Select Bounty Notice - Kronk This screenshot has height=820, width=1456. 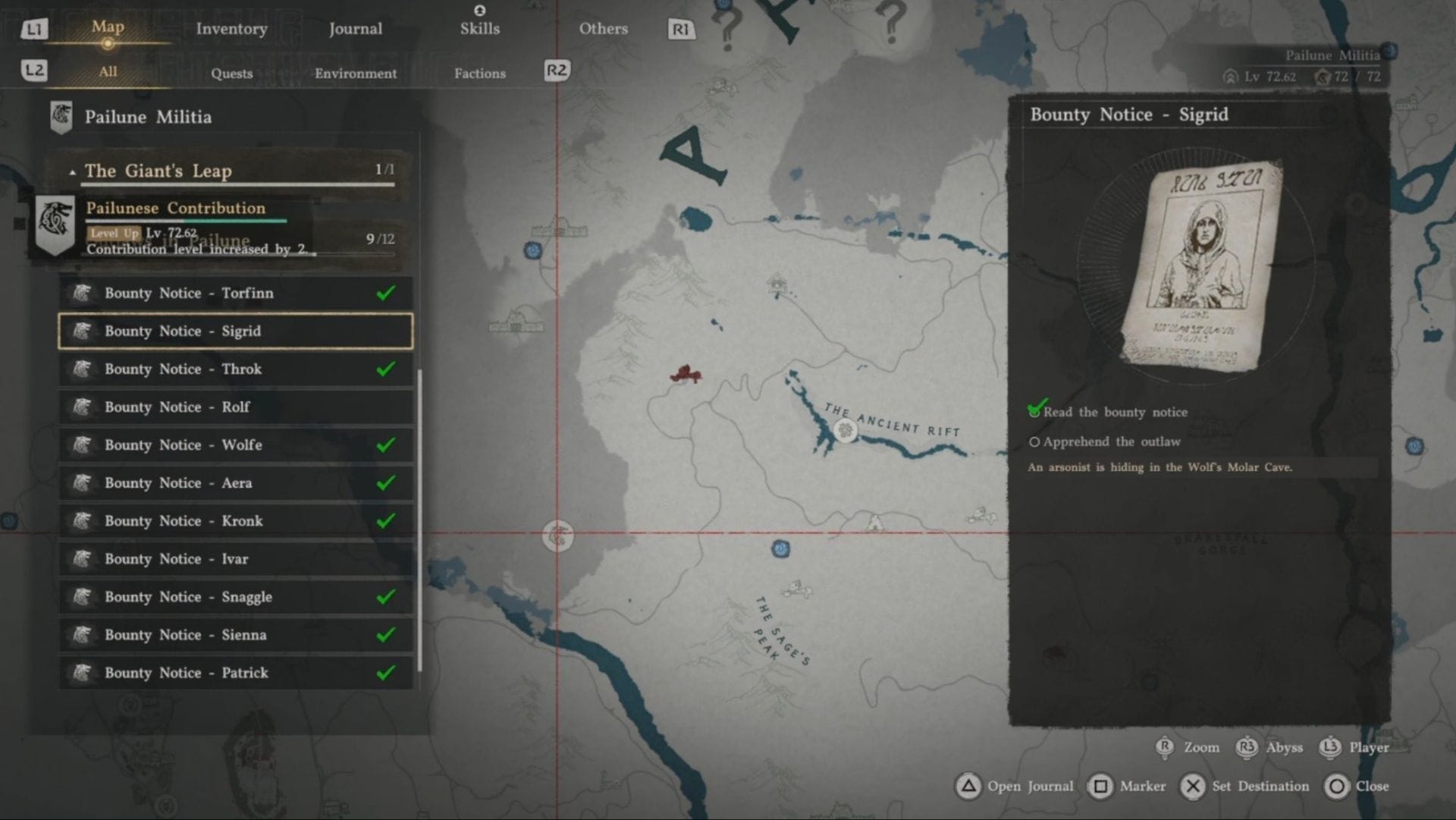235,521
